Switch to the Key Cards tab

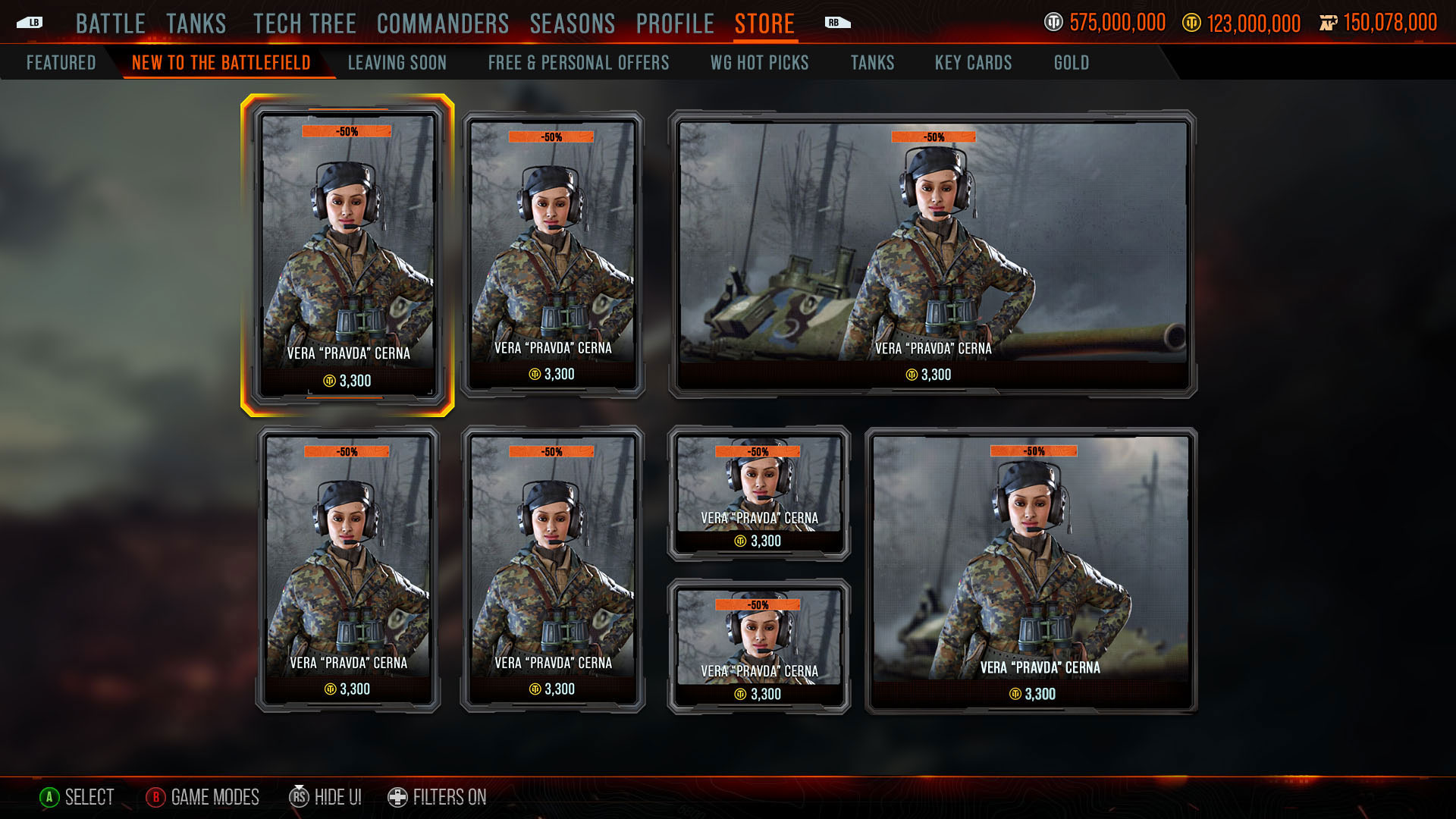(973, 63)
